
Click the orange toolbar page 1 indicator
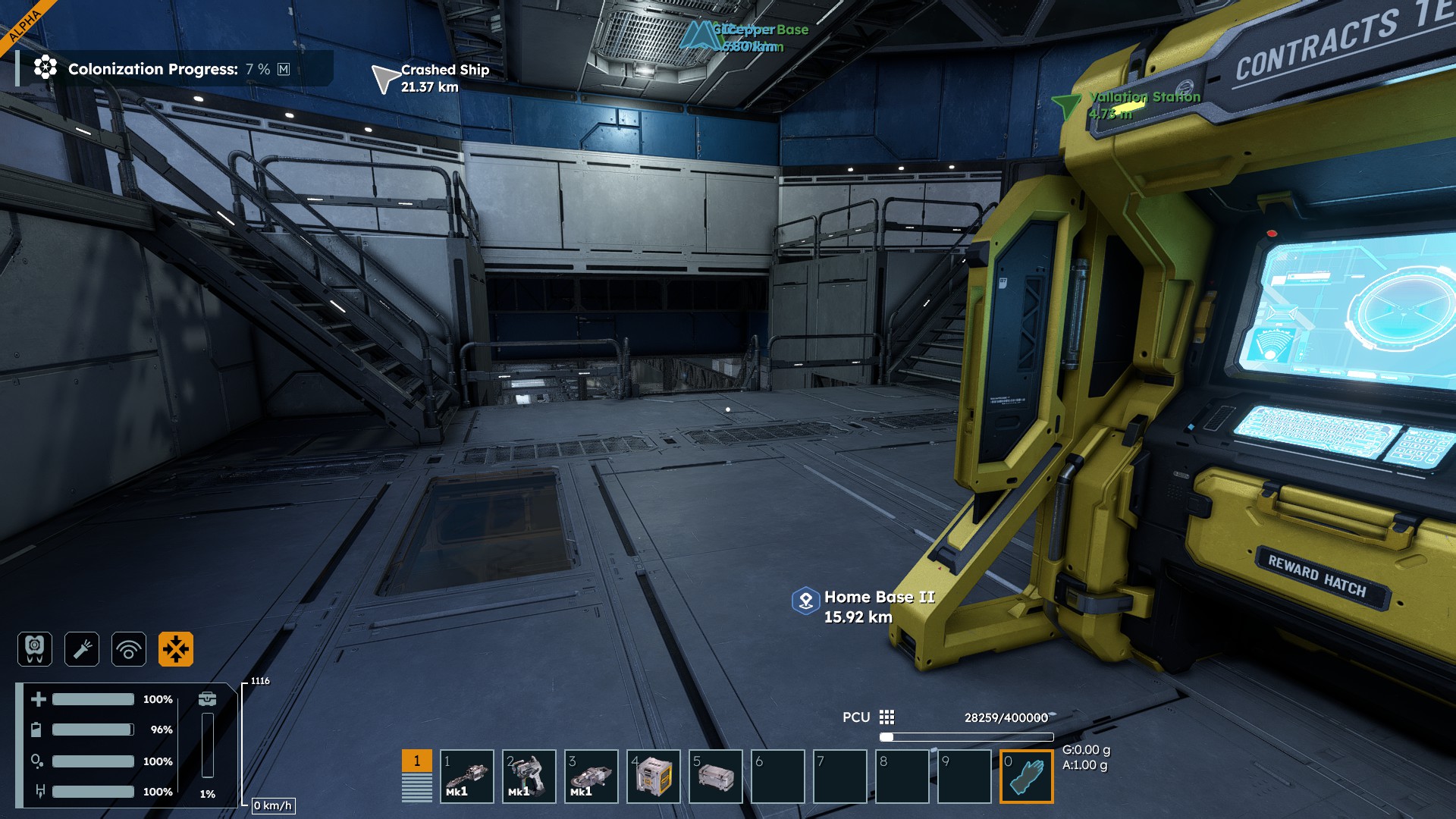416,761
